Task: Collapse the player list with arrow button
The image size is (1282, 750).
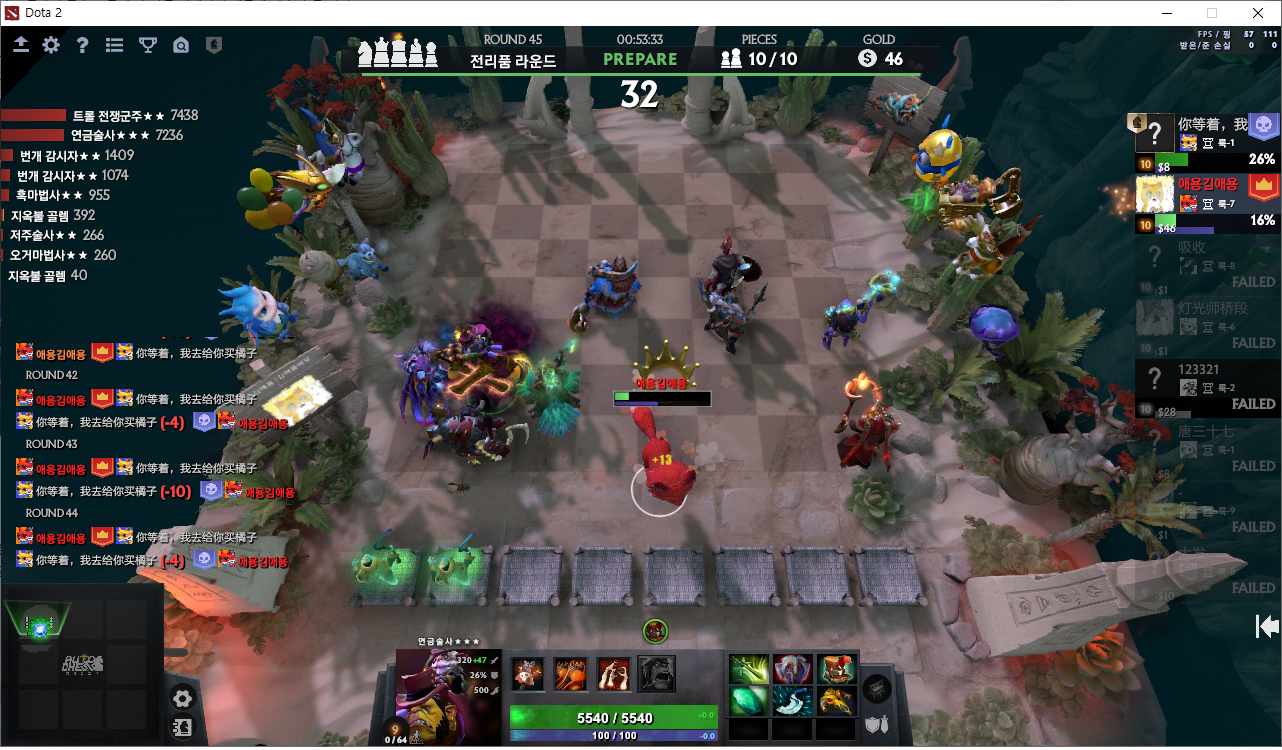Action: click(x=1267, y=627)
